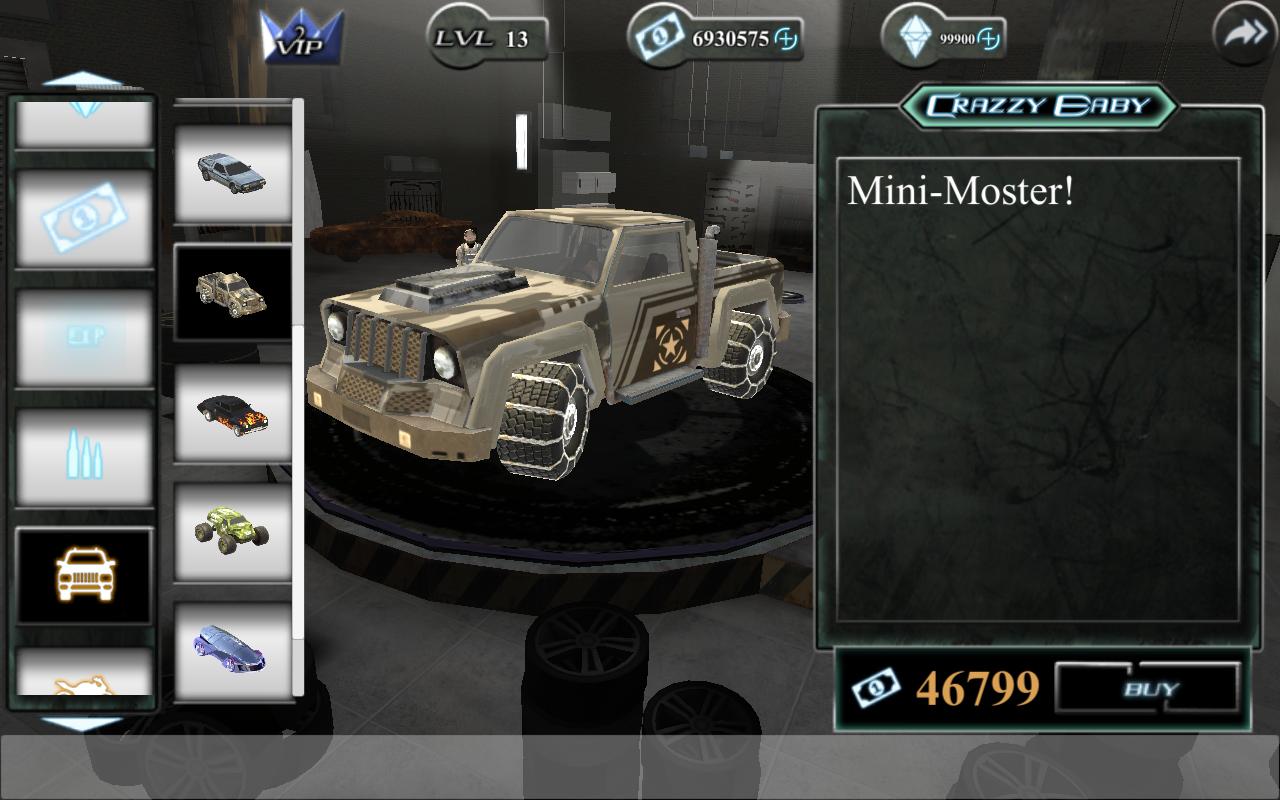Select the camo pickup truck thumbnail
Image resolution: width=1280 pixels, height=800 pixels.
(x=233, y=291)
